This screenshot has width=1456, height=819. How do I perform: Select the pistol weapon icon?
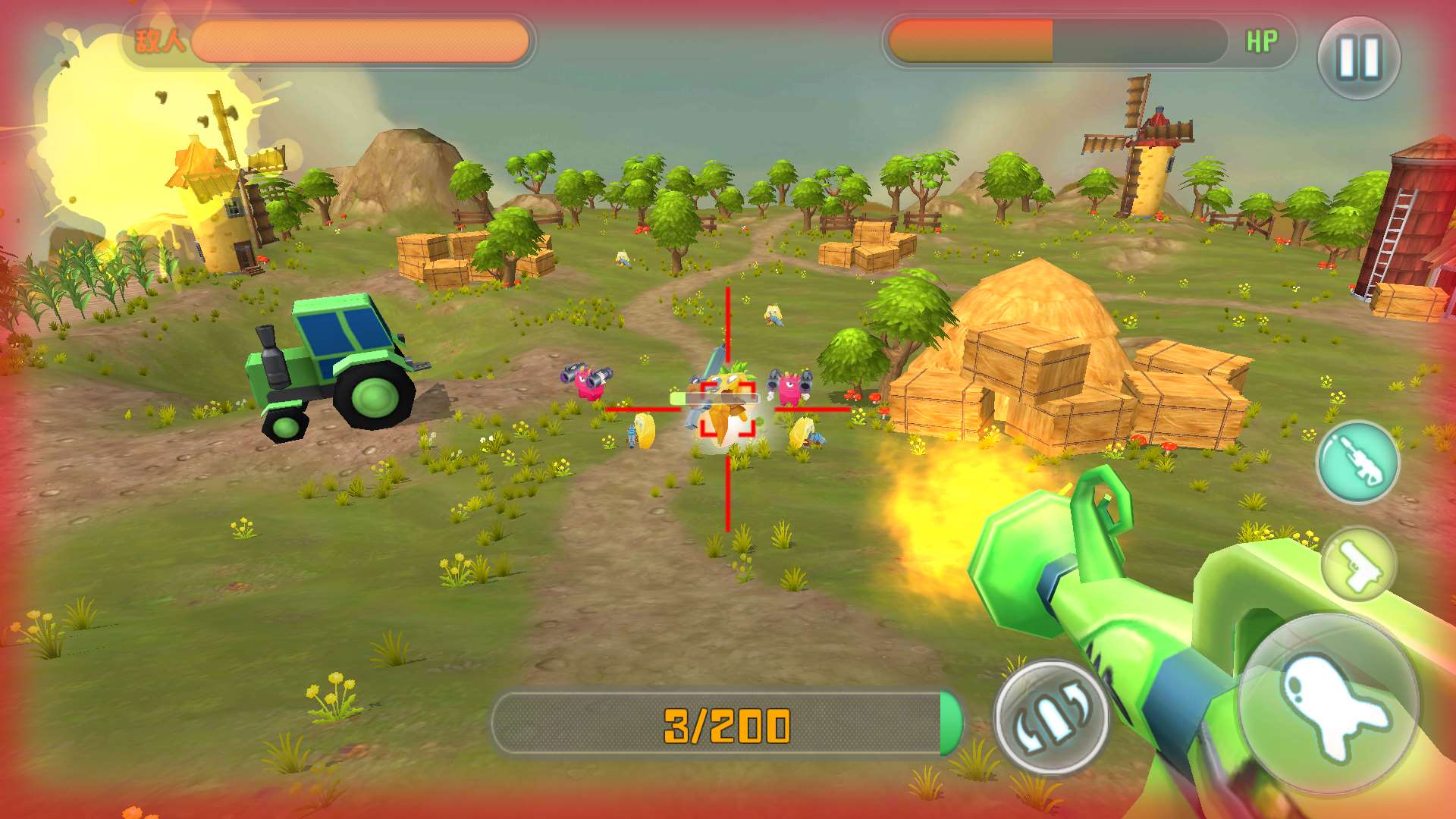click(x=1357, y=565)
